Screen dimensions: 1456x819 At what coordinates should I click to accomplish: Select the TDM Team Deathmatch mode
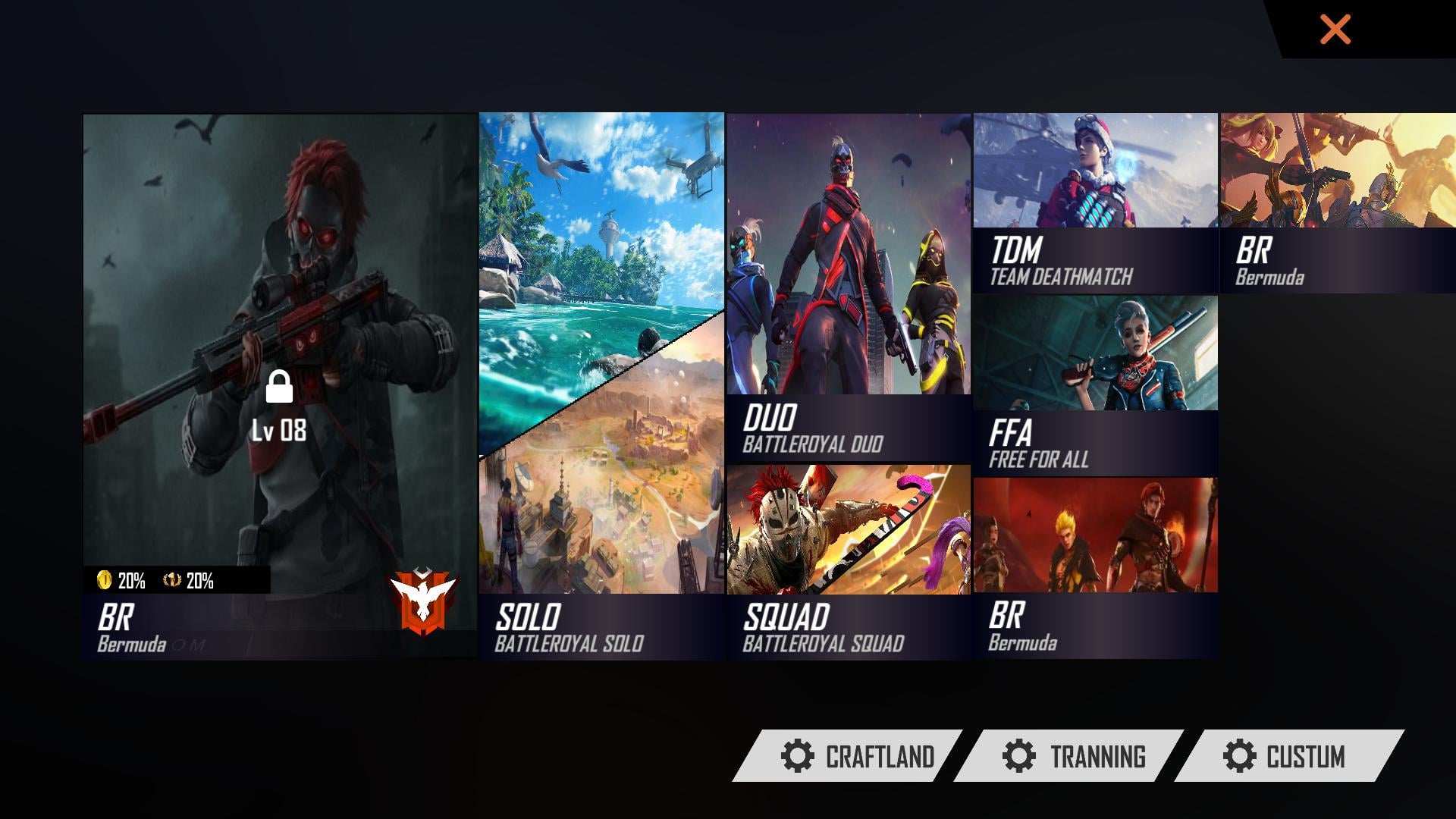pos(1095,203)
